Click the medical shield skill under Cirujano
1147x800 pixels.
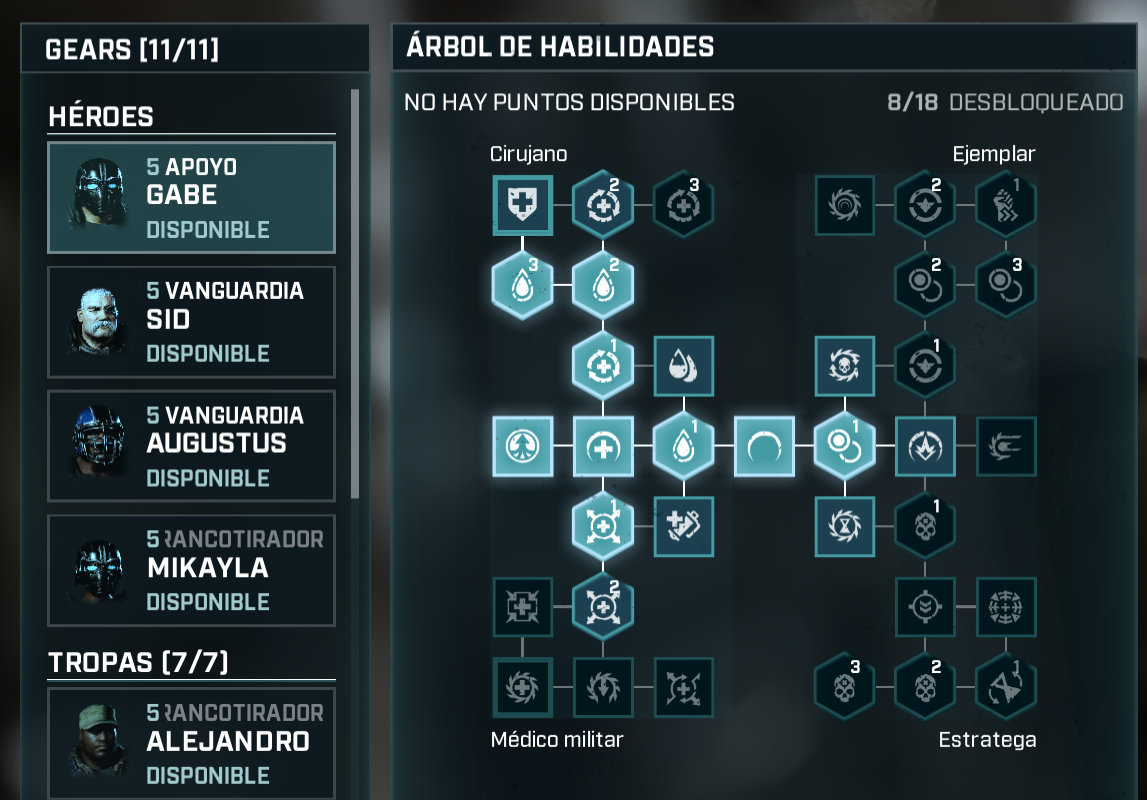point(522,205)
